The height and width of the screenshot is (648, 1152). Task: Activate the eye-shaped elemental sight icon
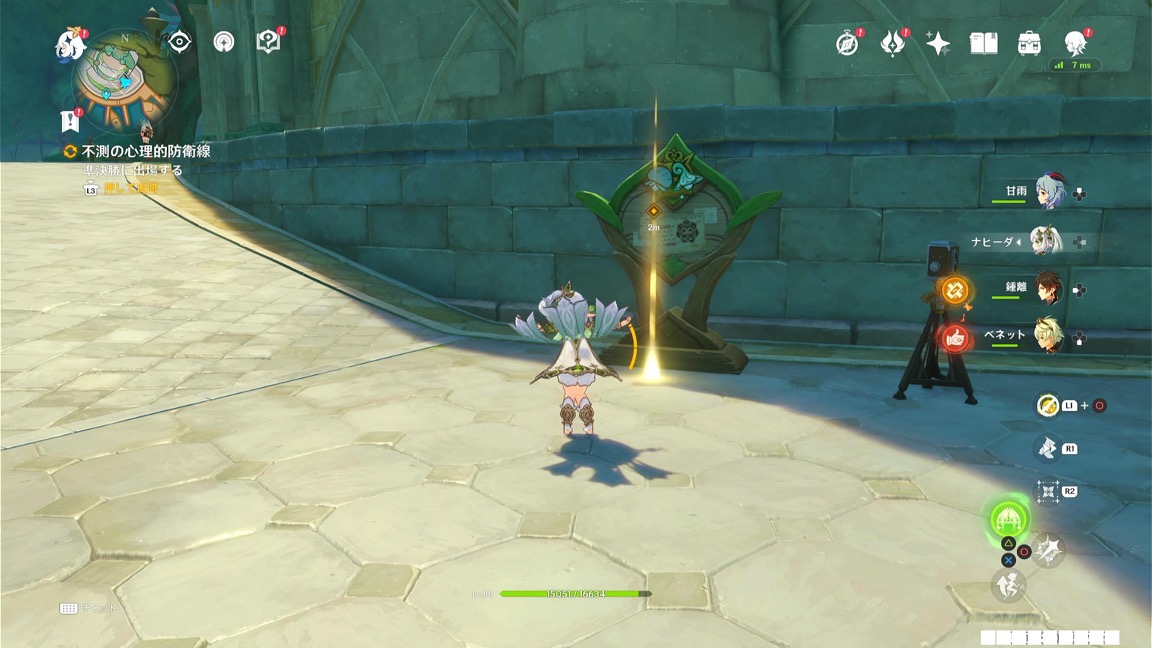coord(179,42)
